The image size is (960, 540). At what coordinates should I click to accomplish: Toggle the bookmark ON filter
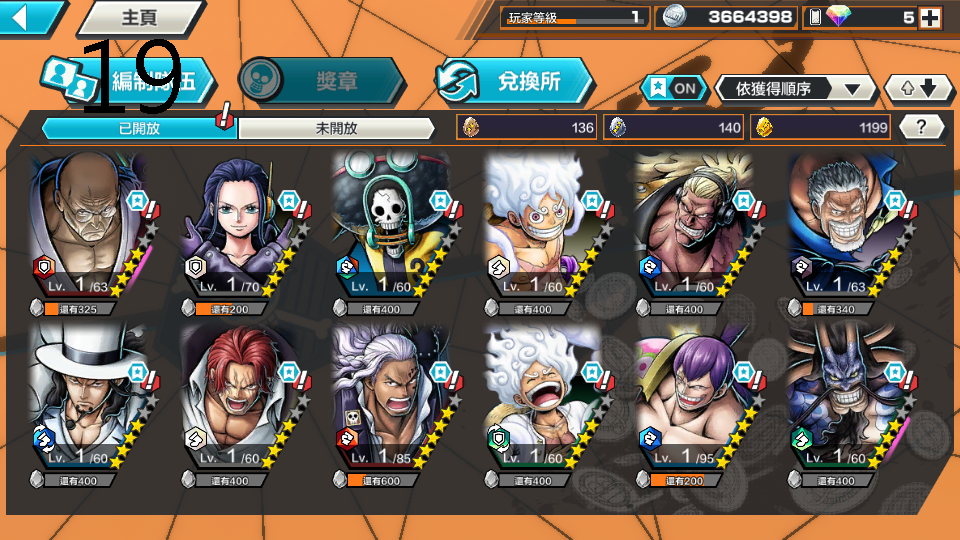(673, 88)
